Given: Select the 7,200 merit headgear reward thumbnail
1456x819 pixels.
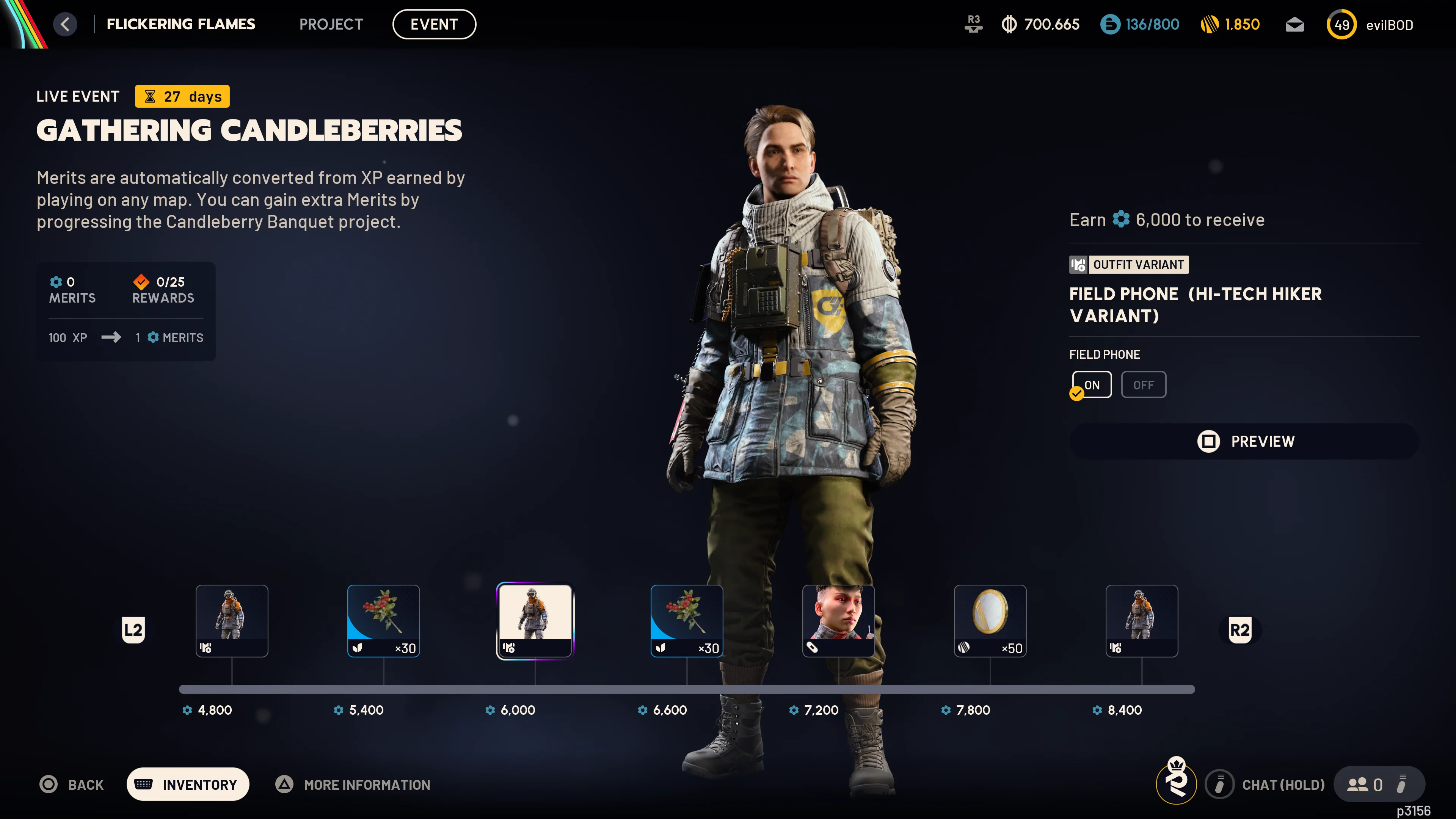Looking at the screenshot, I should (x=839, y=620).
